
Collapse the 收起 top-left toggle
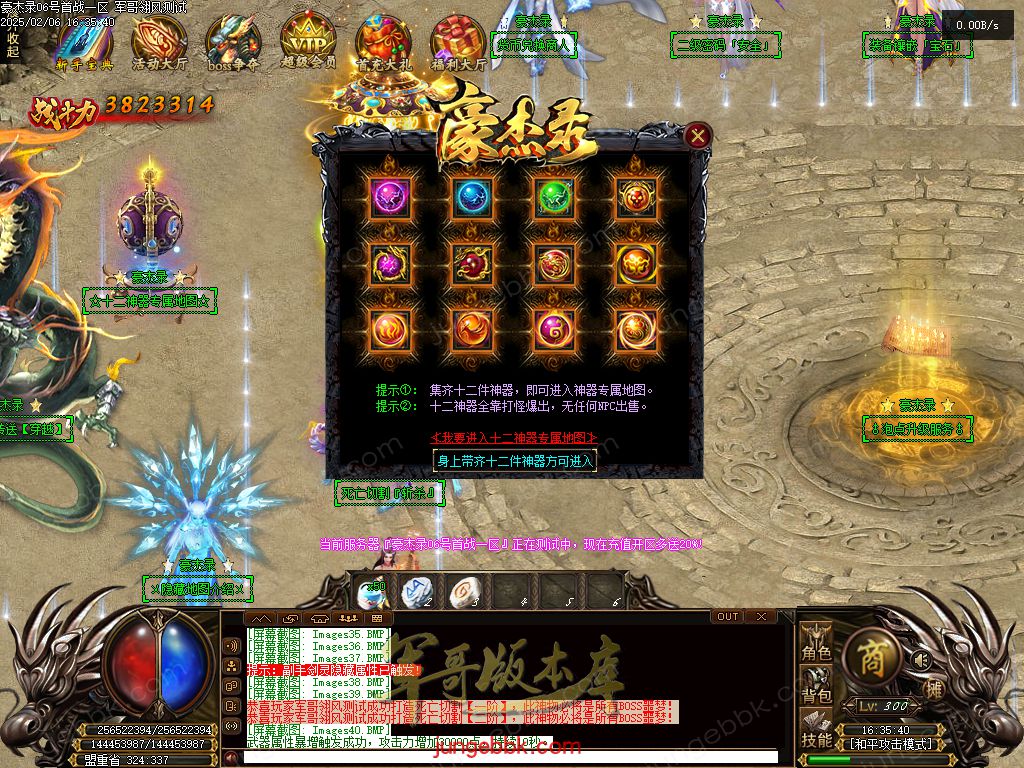pyautogui.click(x=13, y=45)
